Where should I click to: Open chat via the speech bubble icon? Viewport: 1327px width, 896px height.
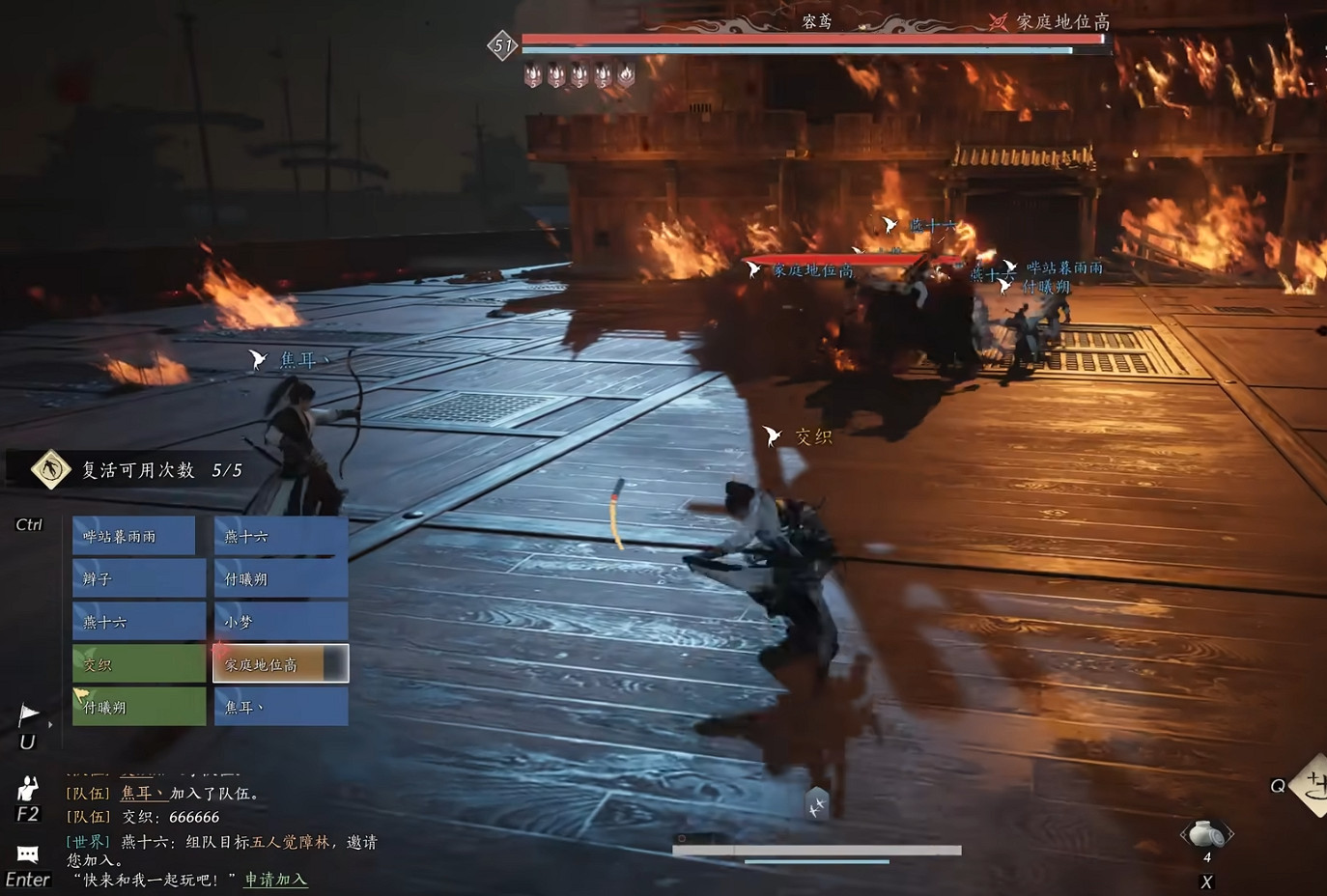[26, 854]
